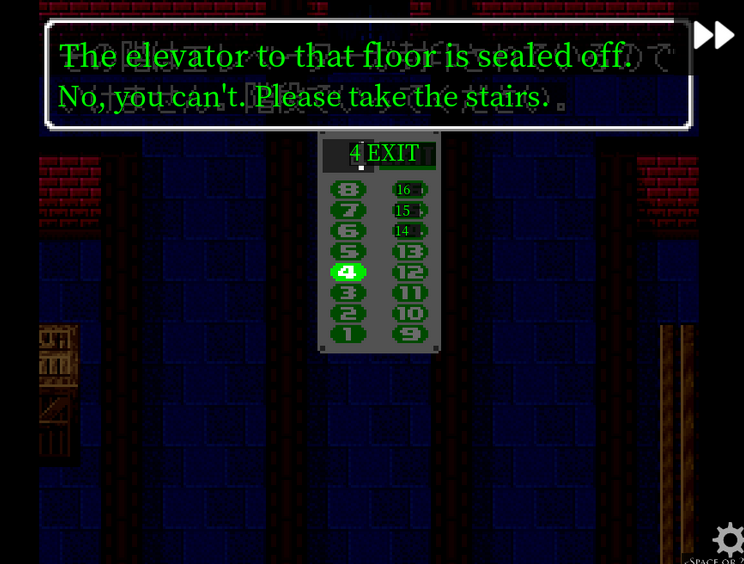The height and width of the screenshot is (564, 744).
Task: Pick floor 8 button
Action: pyautogui.click(x=348, y=190)
